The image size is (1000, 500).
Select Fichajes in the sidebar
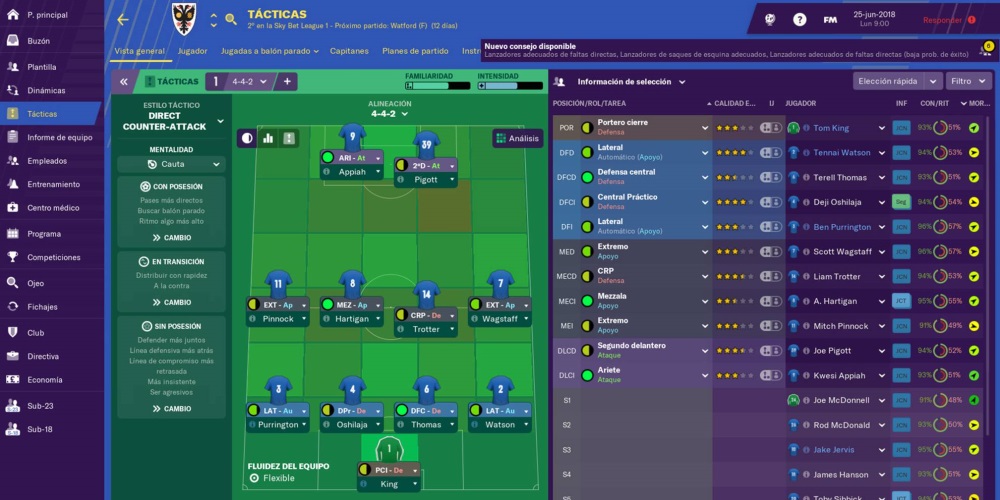[42, 307]
